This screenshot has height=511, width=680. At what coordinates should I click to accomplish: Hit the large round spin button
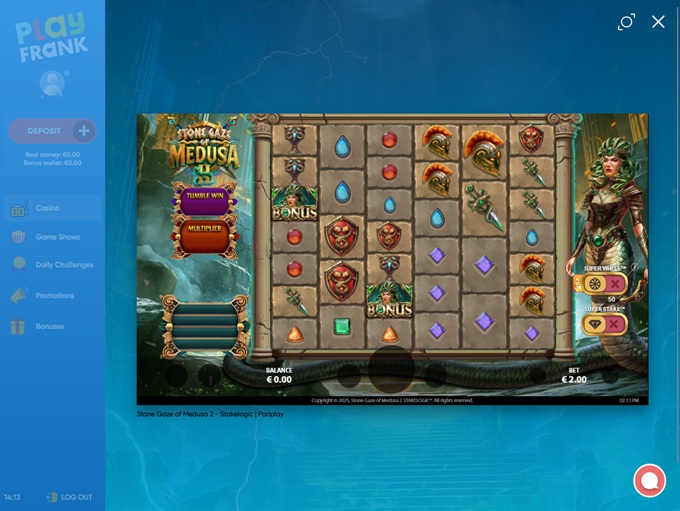click(391, 369)
